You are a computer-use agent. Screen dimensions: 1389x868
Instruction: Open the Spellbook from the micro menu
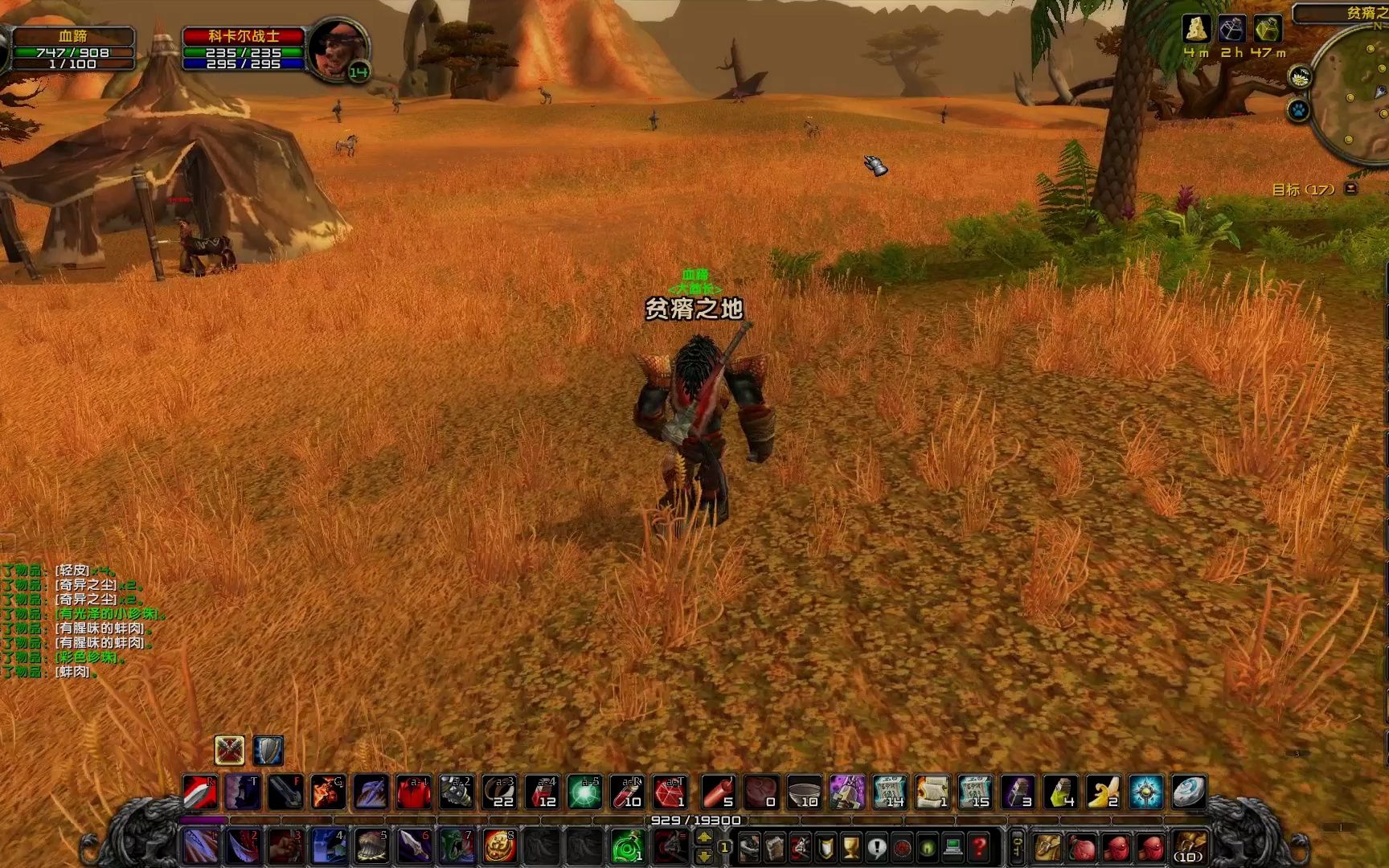(x=775, y=849)
